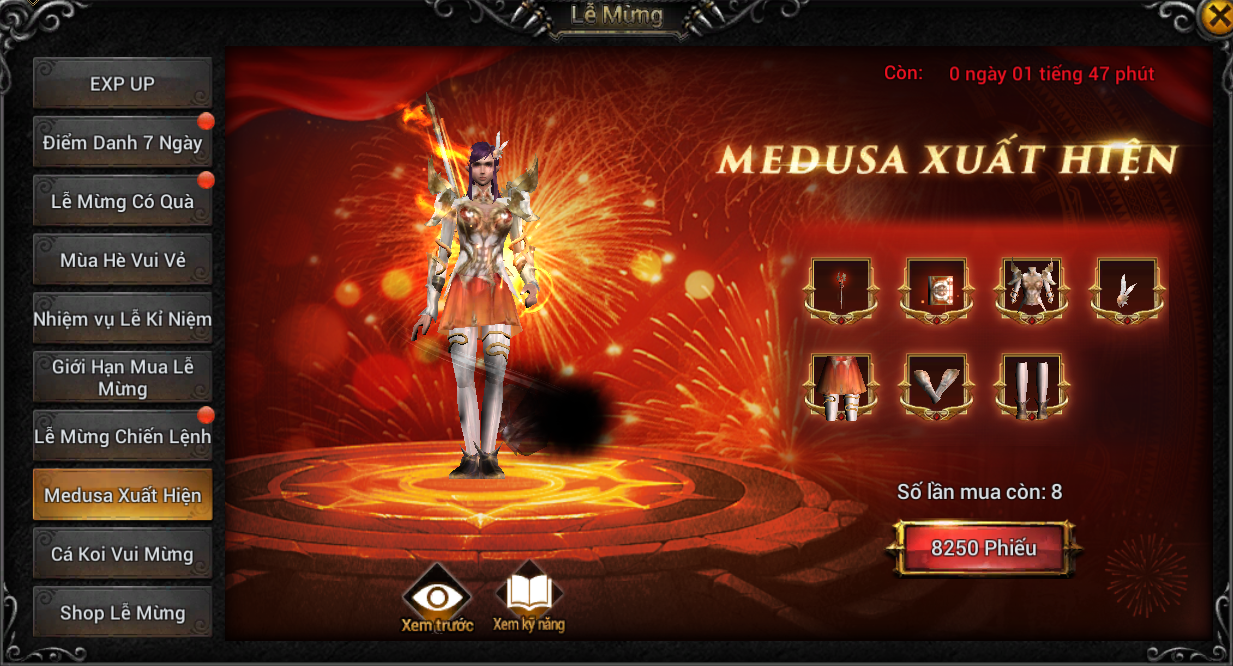
Task: View the orange skirt reward slot
Action: pyautogui.click(x=841, y=386)
